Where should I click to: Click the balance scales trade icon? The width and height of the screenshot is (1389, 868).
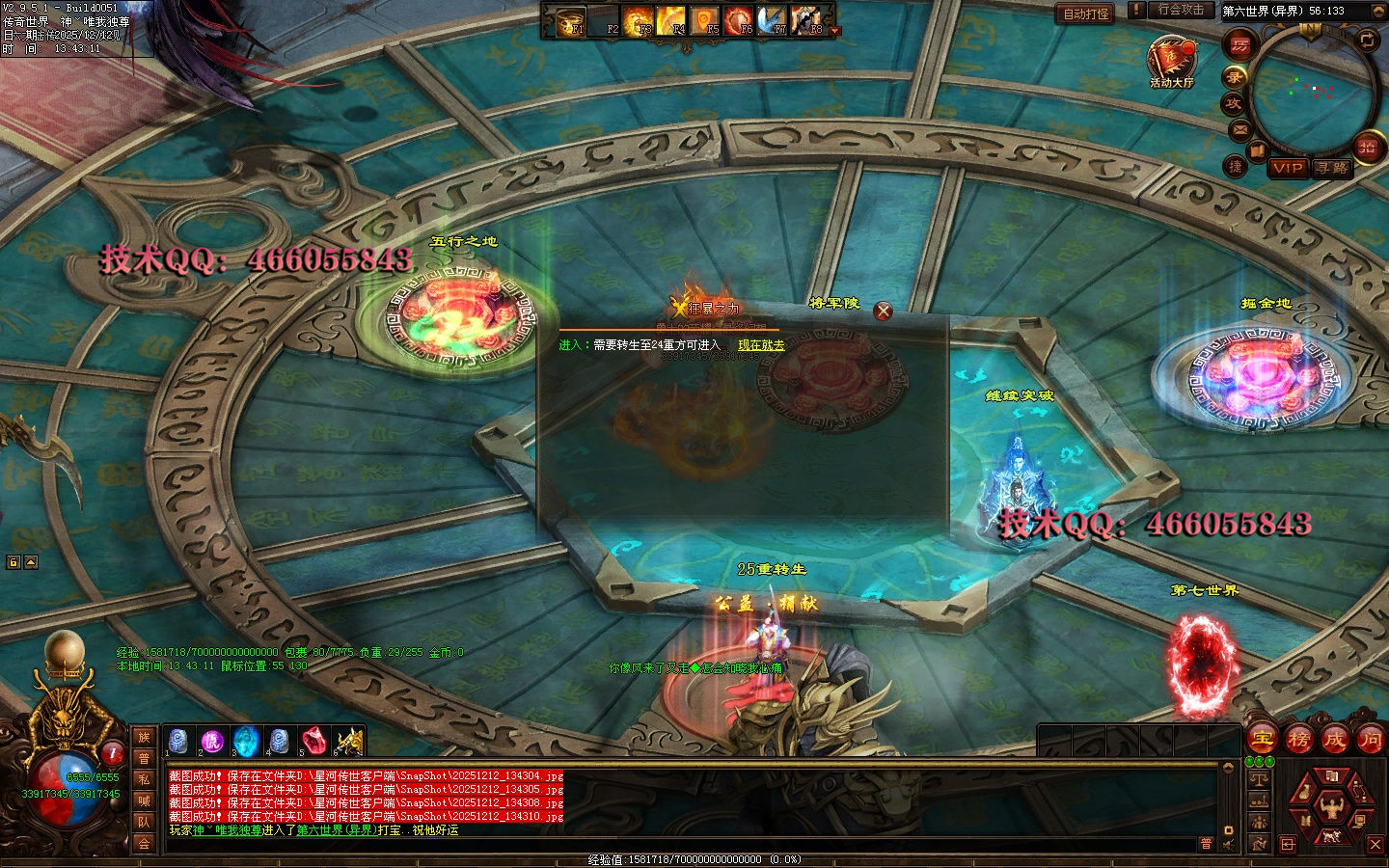(1259, 777)
